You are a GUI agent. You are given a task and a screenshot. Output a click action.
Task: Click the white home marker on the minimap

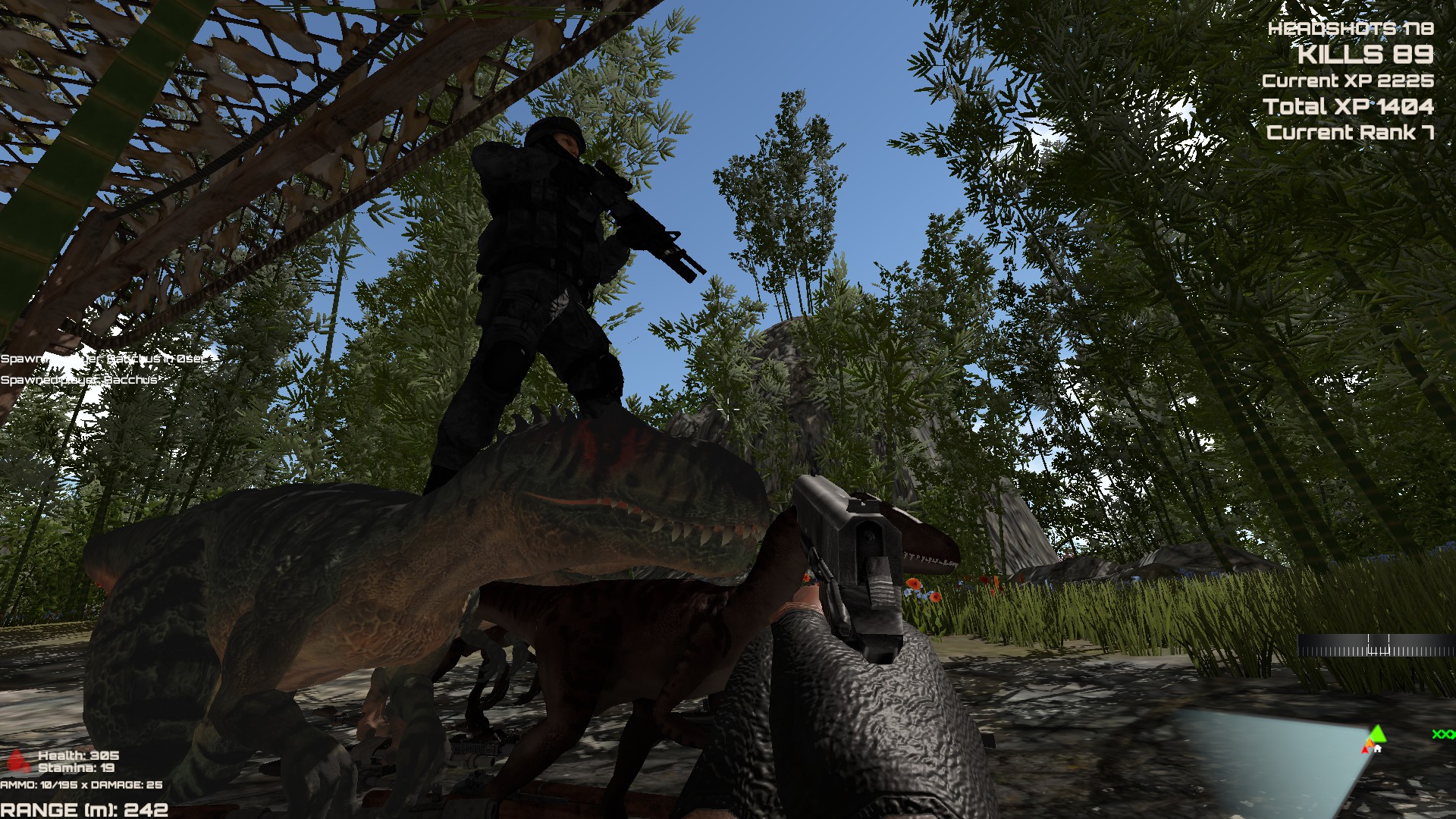point(1378,748)
